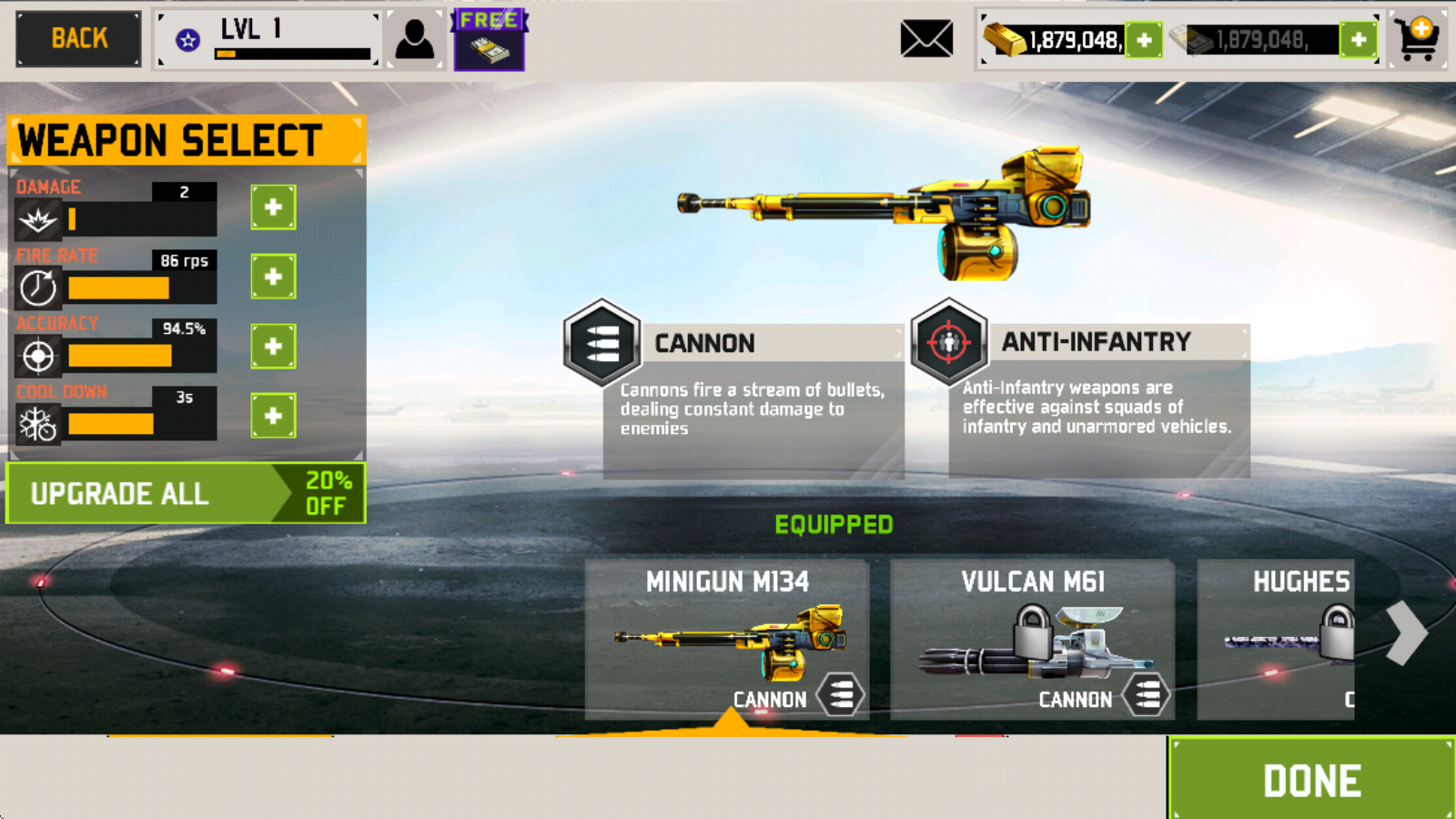Add more cash with plus button
Viewport: 1456px width, 819px height.
(1359, 40)
